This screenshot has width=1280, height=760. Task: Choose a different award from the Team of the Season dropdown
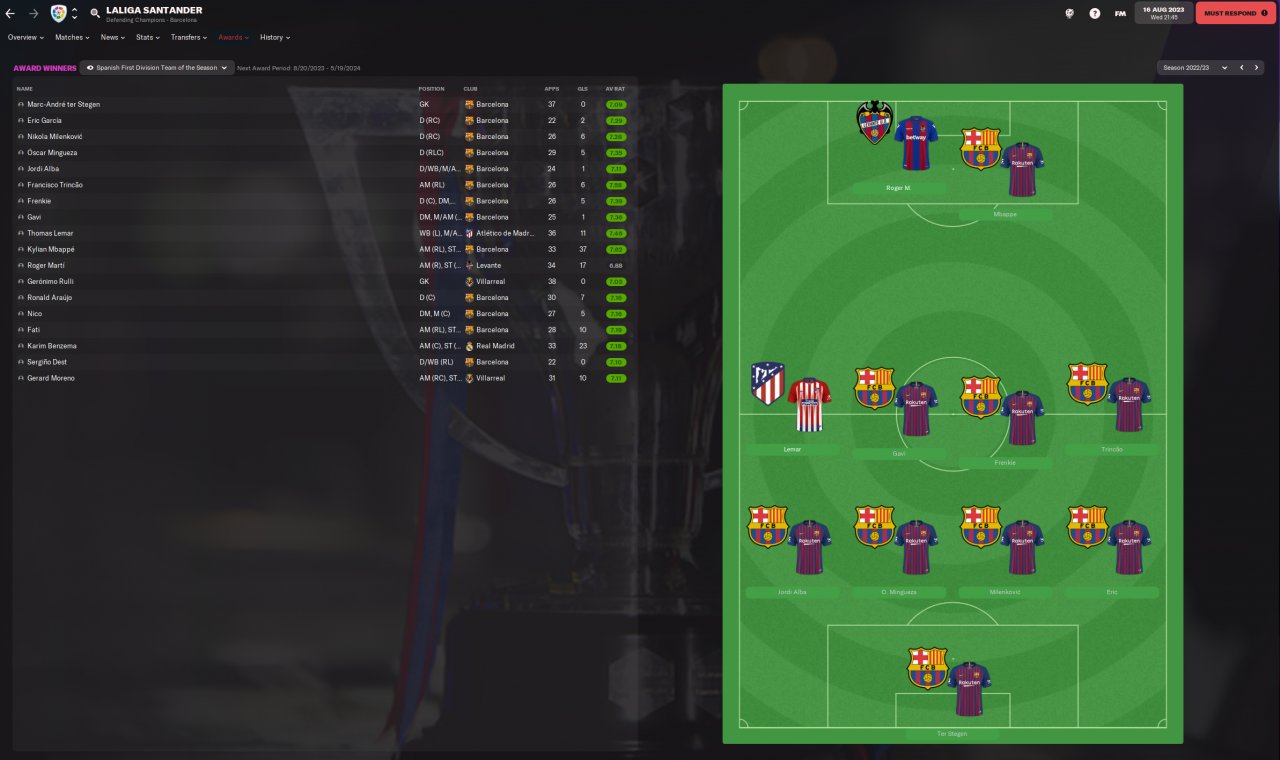[x=157, y=68]
